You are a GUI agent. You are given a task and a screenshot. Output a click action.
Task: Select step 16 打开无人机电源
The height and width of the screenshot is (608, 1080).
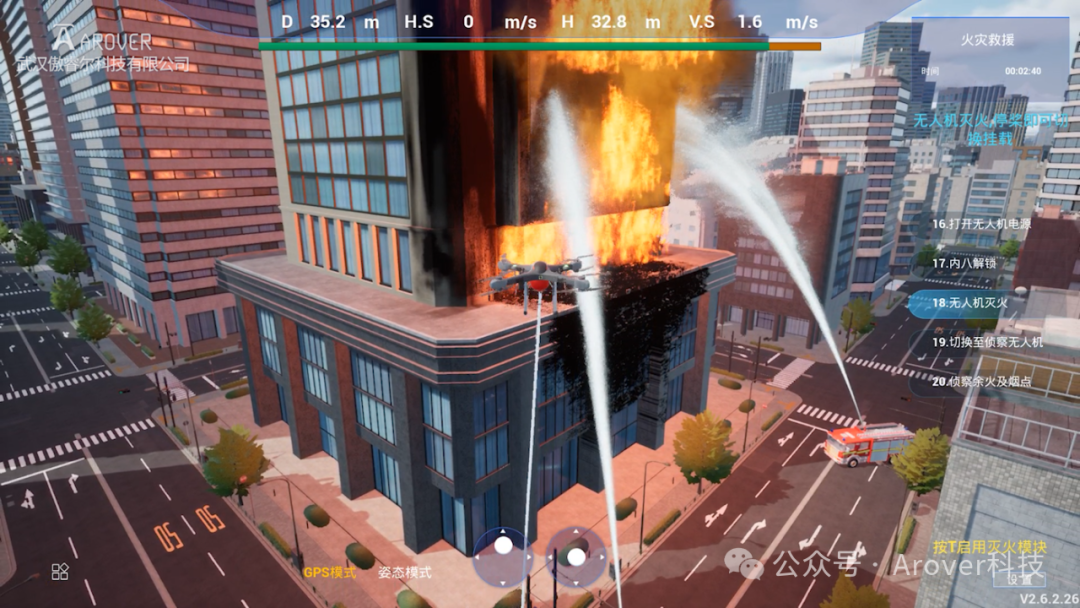click(981, 224)
